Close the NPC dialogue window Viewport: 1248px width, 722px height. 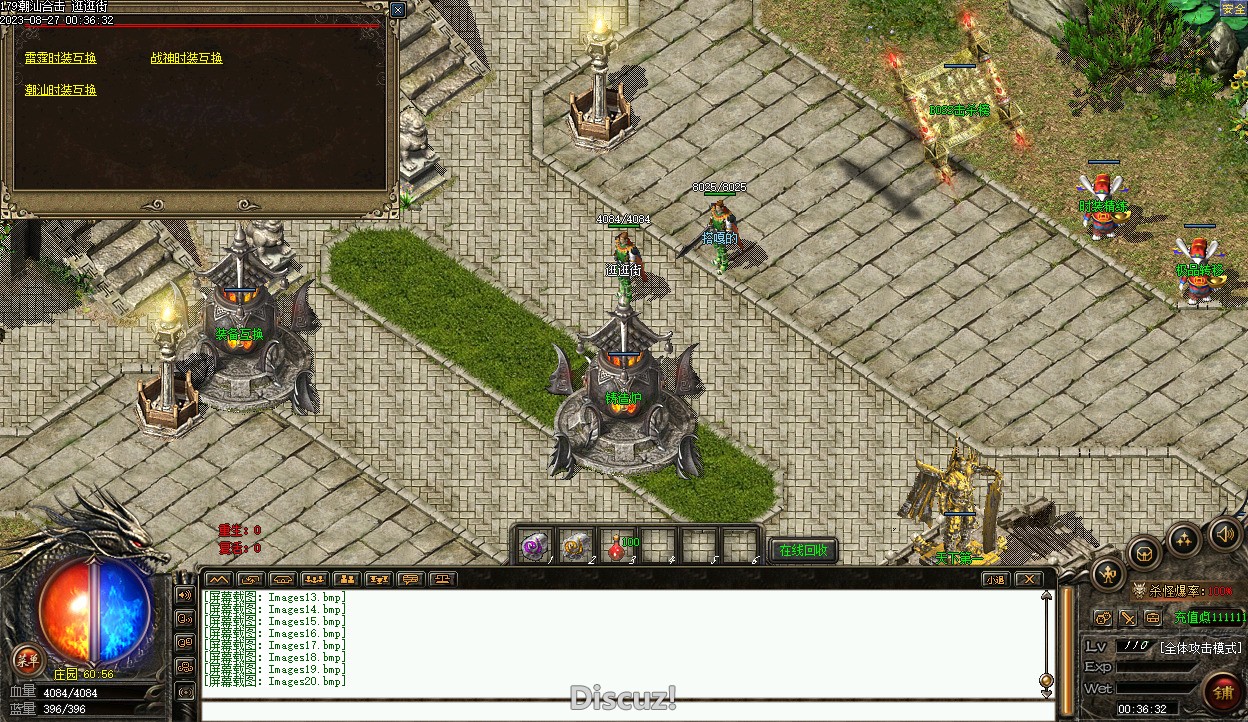(x=397, y=10)
